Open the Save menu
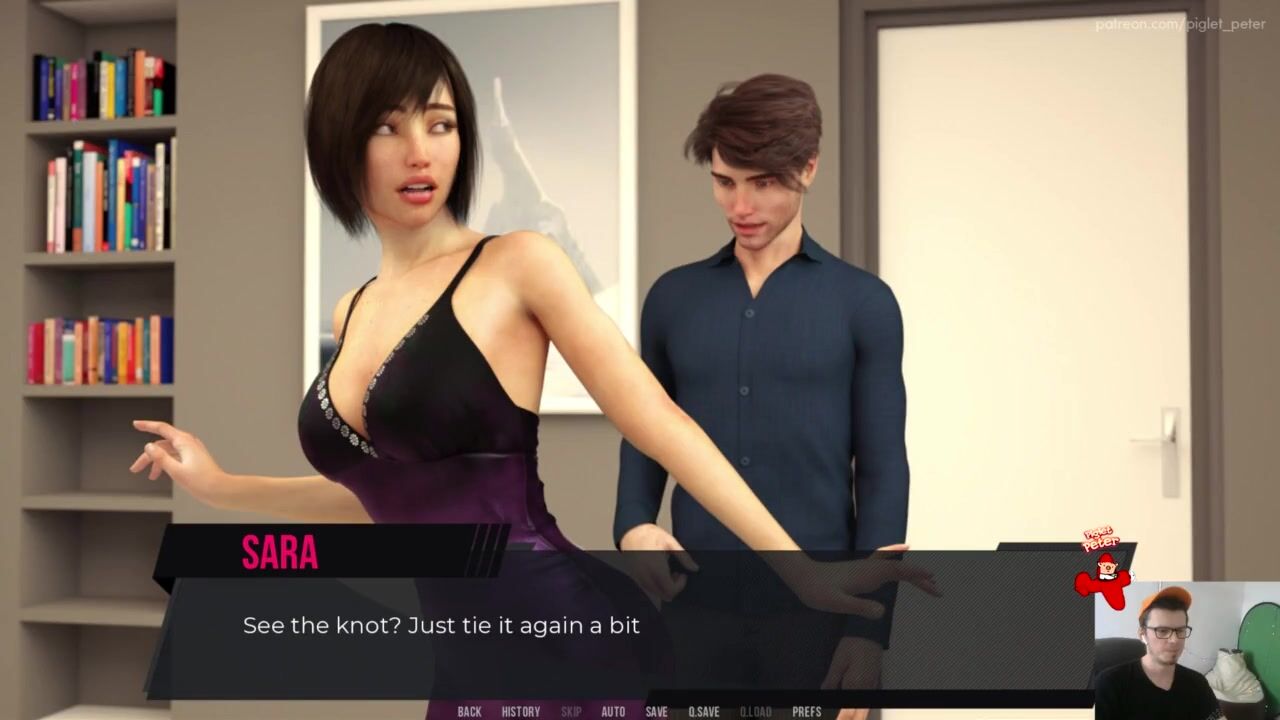This screenshot has height=720, width=1280. (656, 712)
